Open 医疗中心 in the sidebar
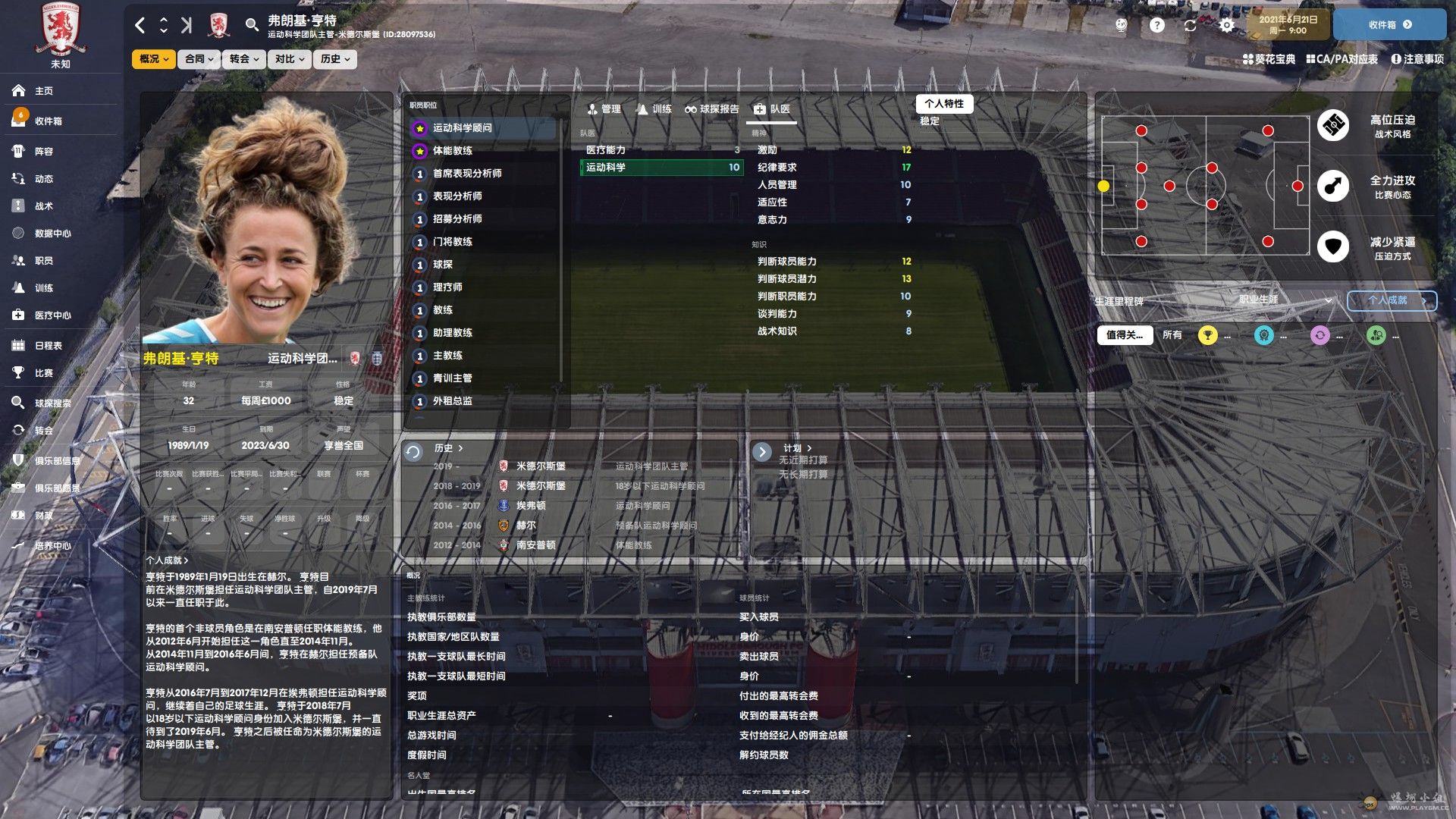 click(x=52, y=315)
